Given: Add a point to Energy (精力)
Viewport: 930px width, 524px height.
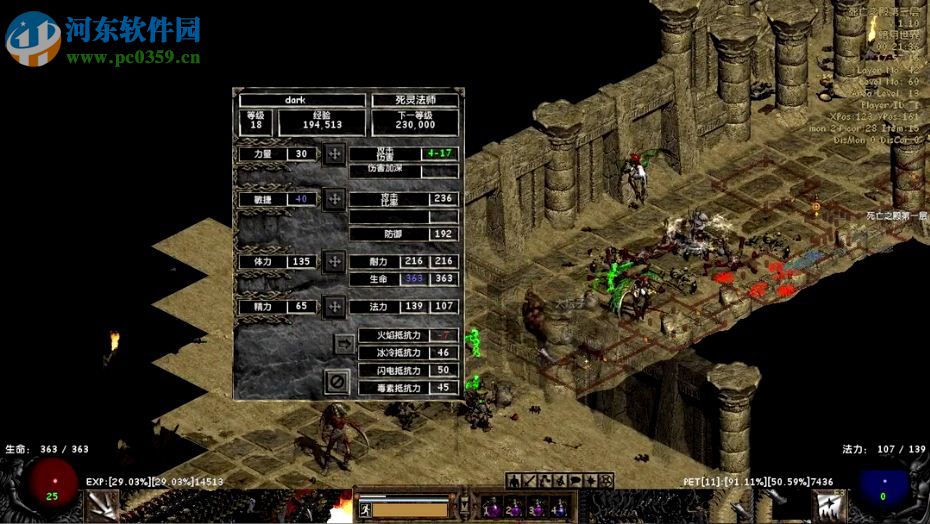Looking at the screenshot, I should (334, 306).
